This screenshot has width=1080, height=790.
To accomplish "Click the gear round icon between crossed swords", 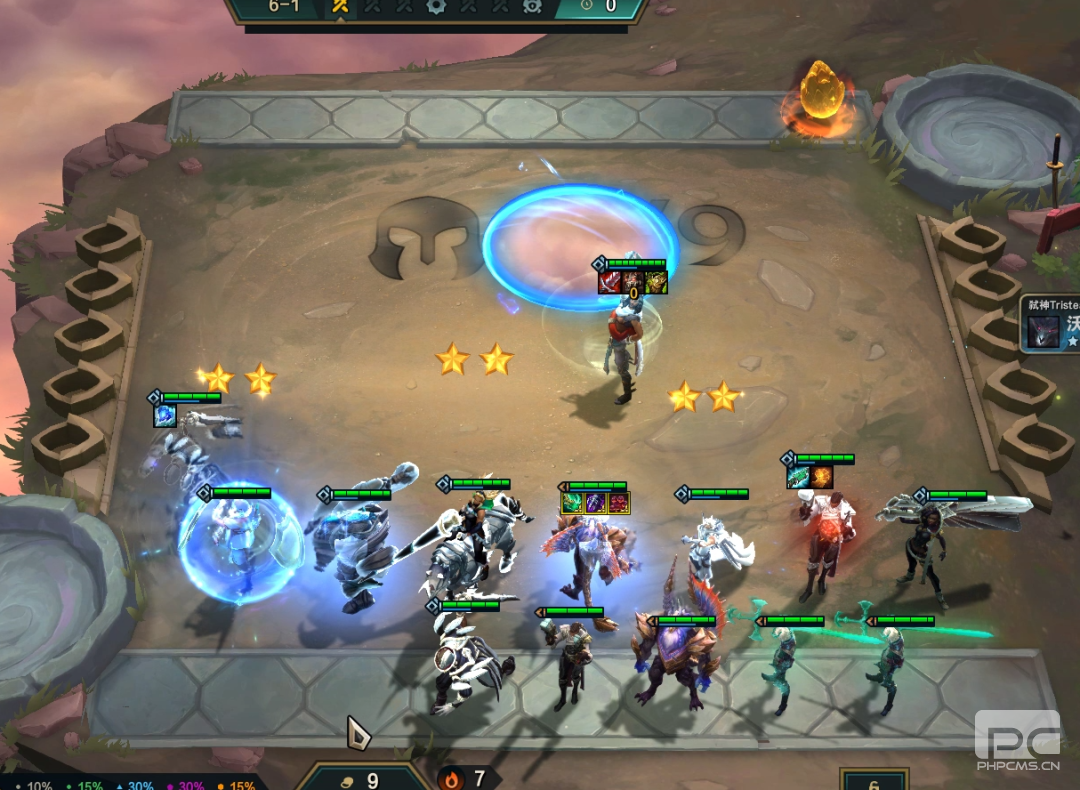I will click(x=436, y=6).
